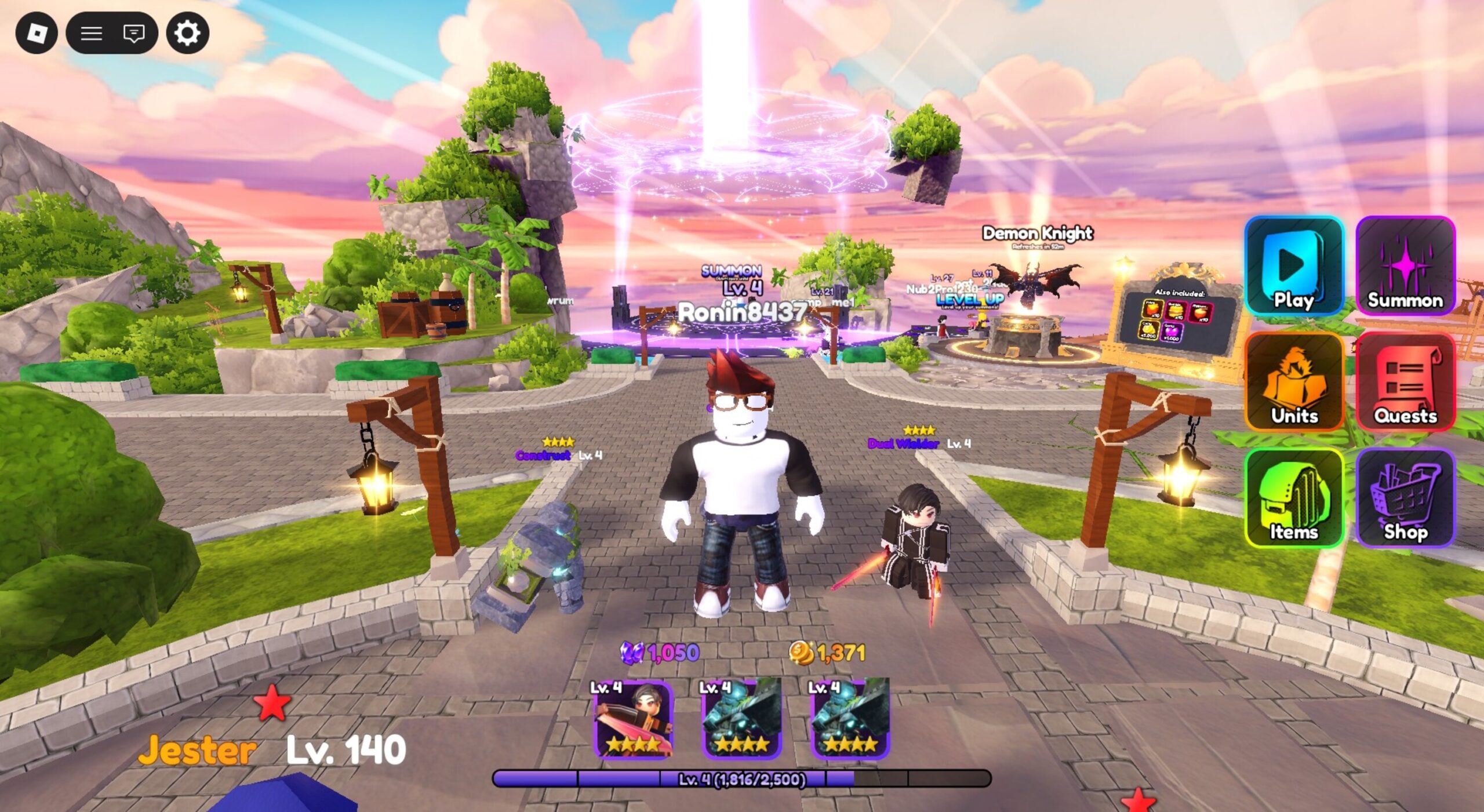Click the hamburger list icon

pyautogui.click(x=91, y=33)
